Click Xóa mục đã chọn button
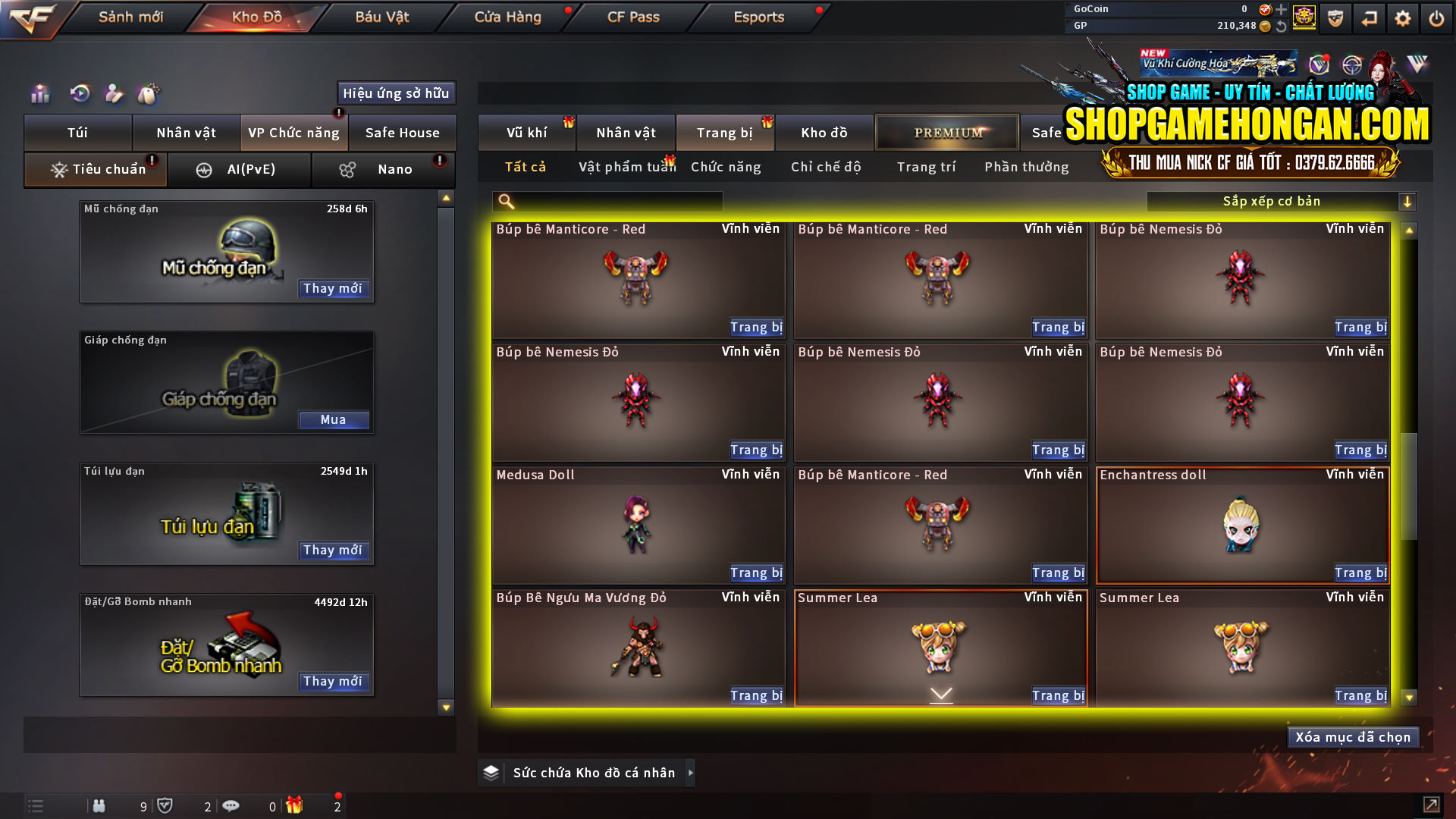This screenshot has width=1456, height=819. (x=1353, y=736)
